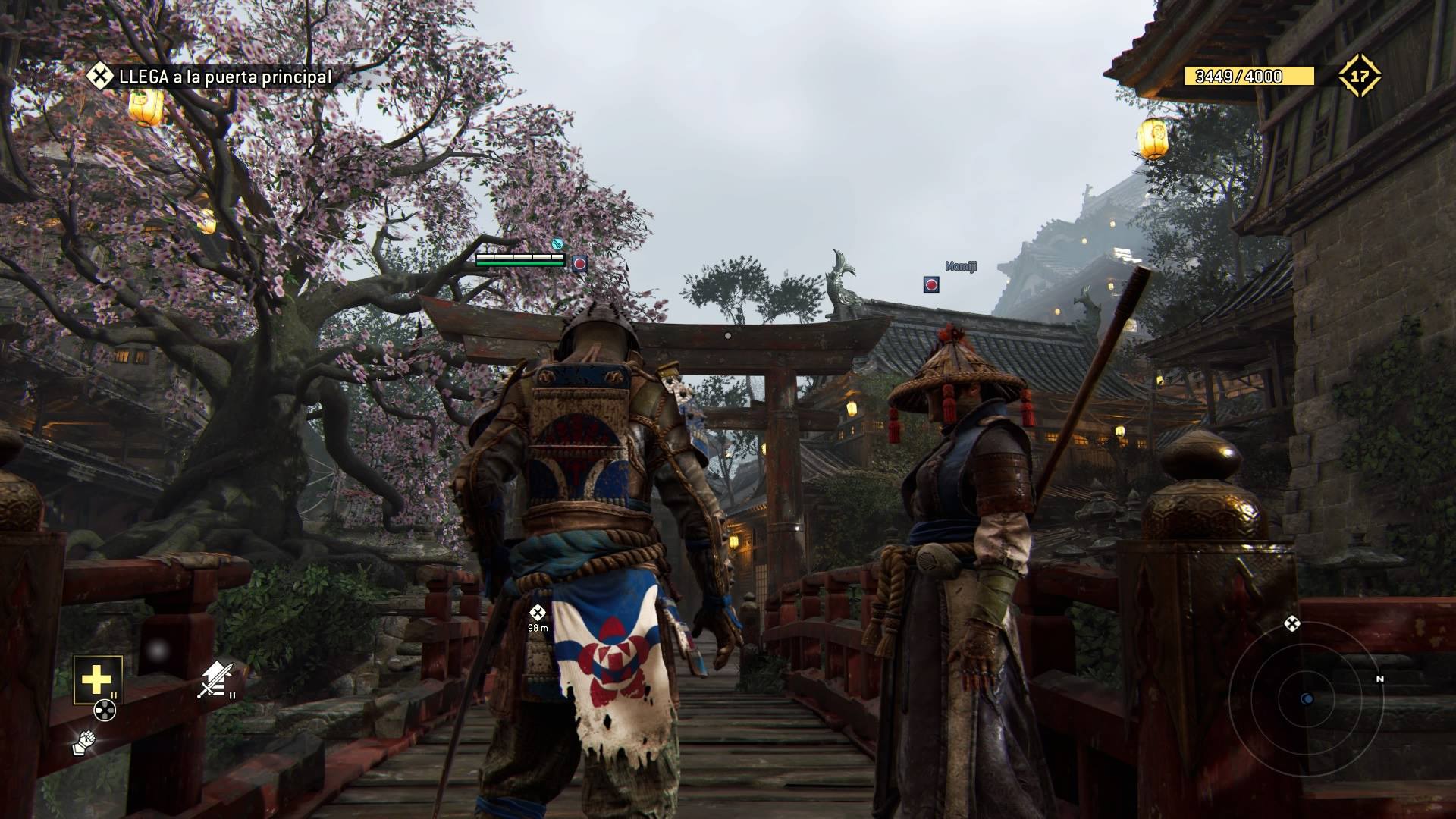The width and height of the screenshot is (1456, 819).
Task: Click the 98 m objective waypoint marker
Action: (x=538, y=613)
